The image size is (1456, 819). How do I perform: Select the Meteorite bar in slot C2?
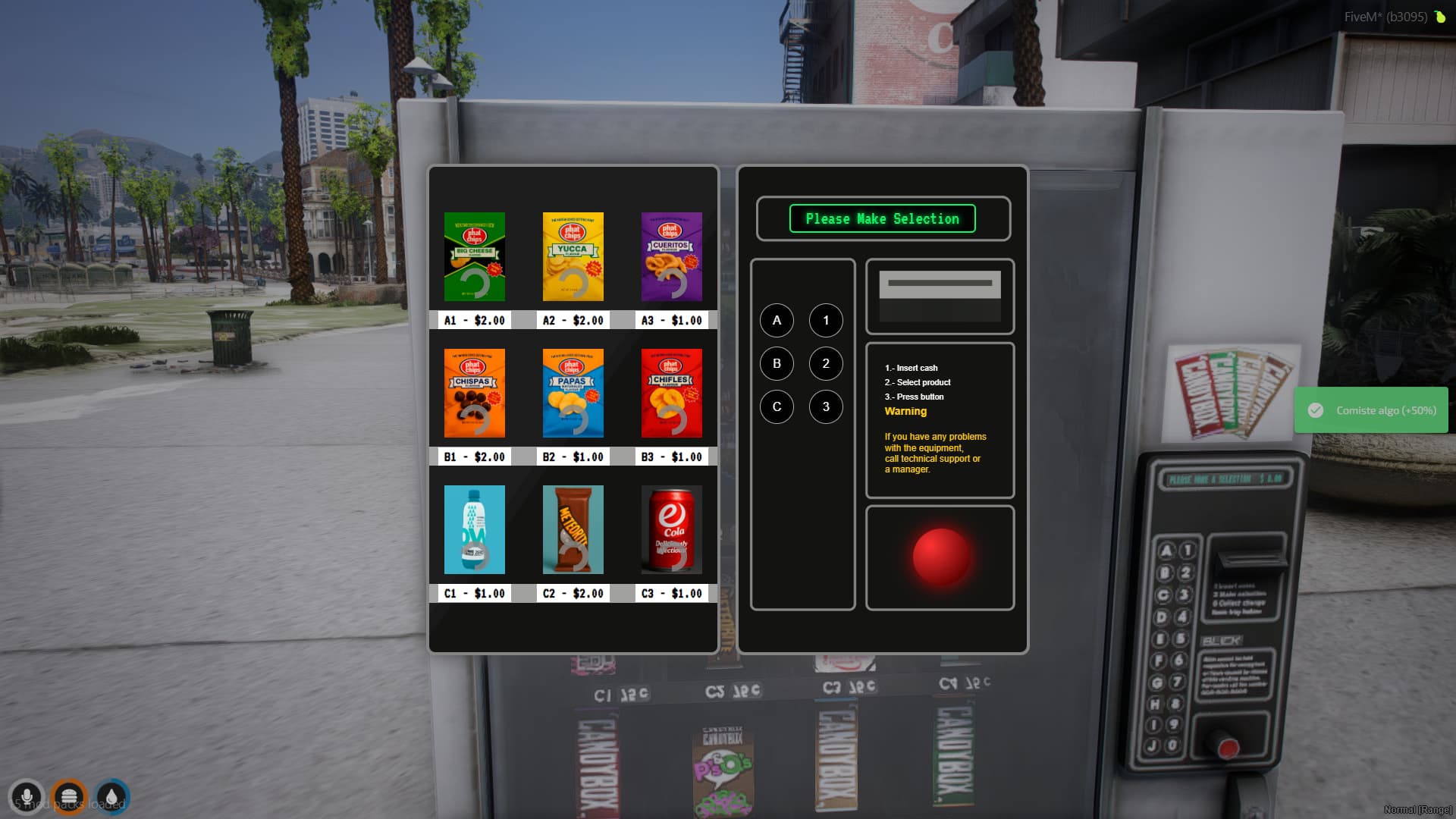[x=573, y=529]
